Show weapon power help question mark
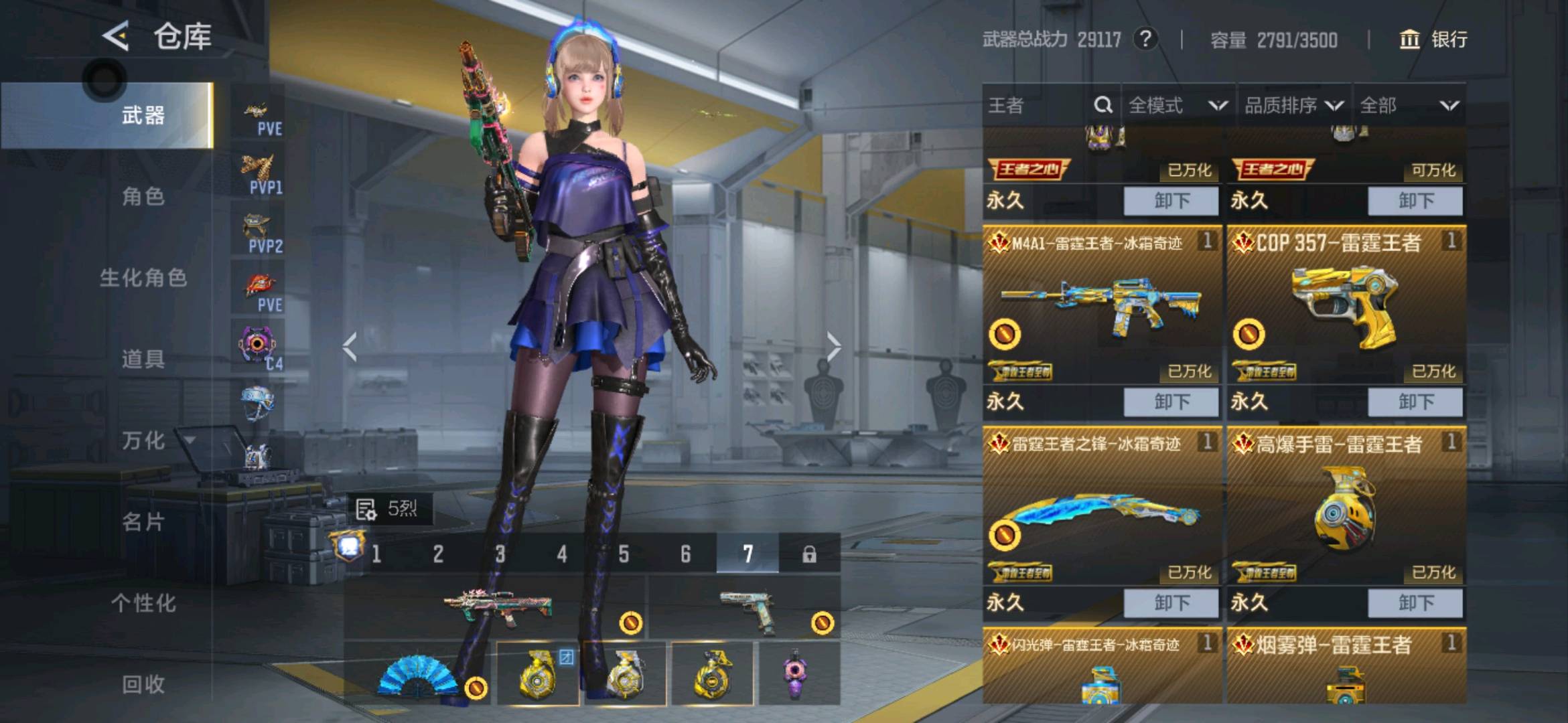Viewport: 1568px width, 723px height. (1145, 39)
